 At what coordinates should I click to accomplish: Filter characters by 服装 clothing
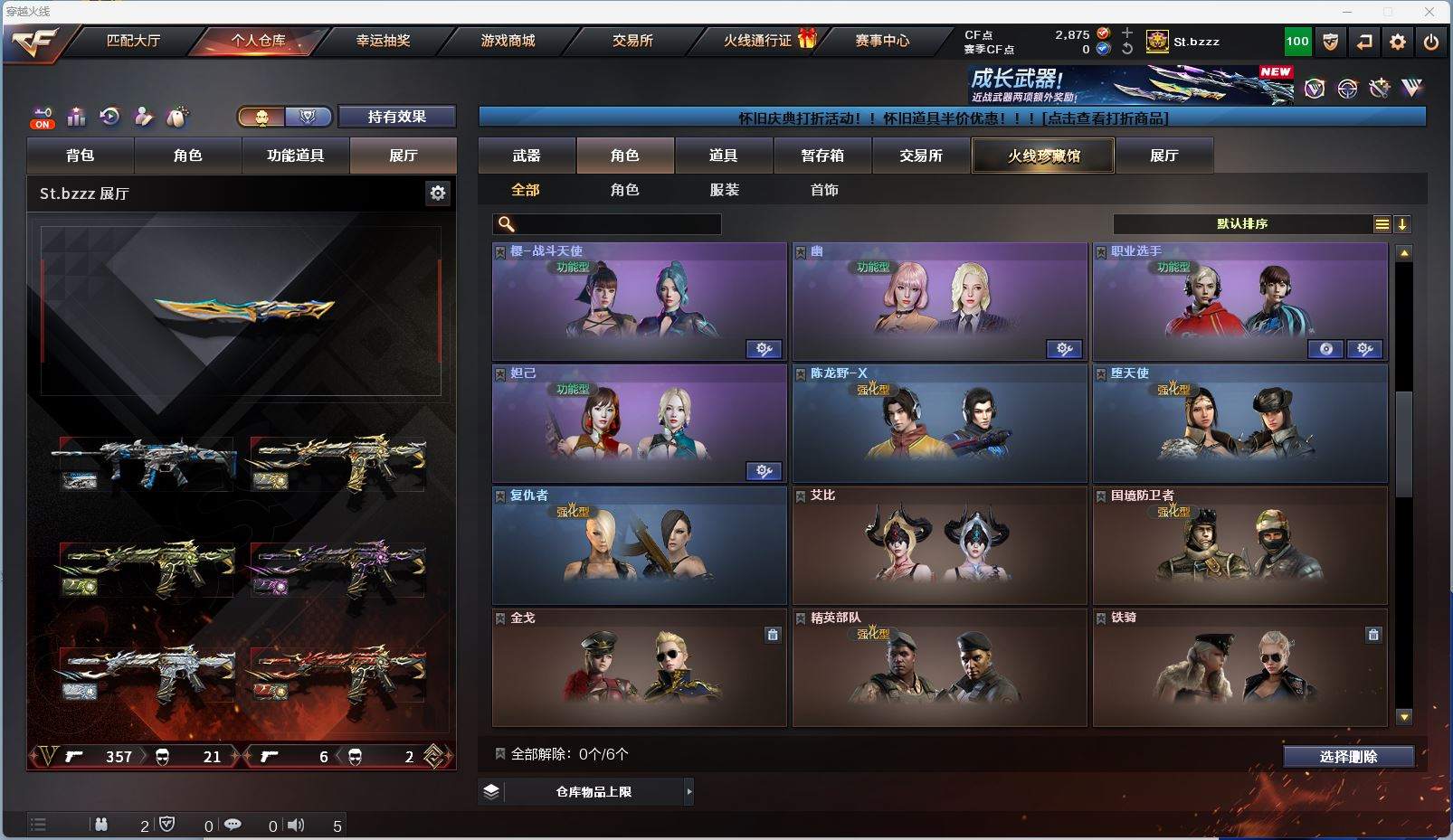(x=724, y=190)
